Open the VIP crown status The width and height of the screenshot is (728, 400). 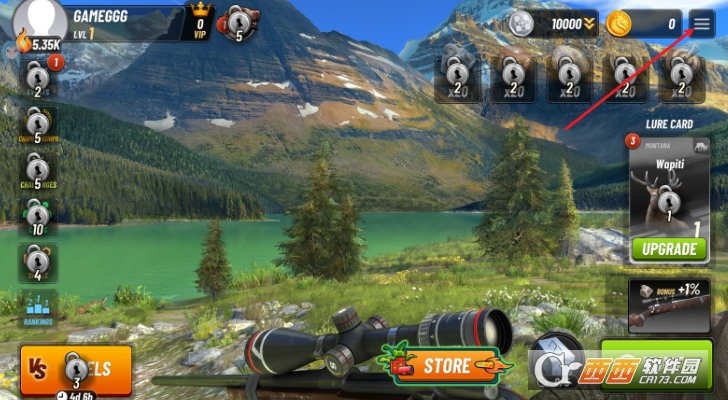pos(200,22)
